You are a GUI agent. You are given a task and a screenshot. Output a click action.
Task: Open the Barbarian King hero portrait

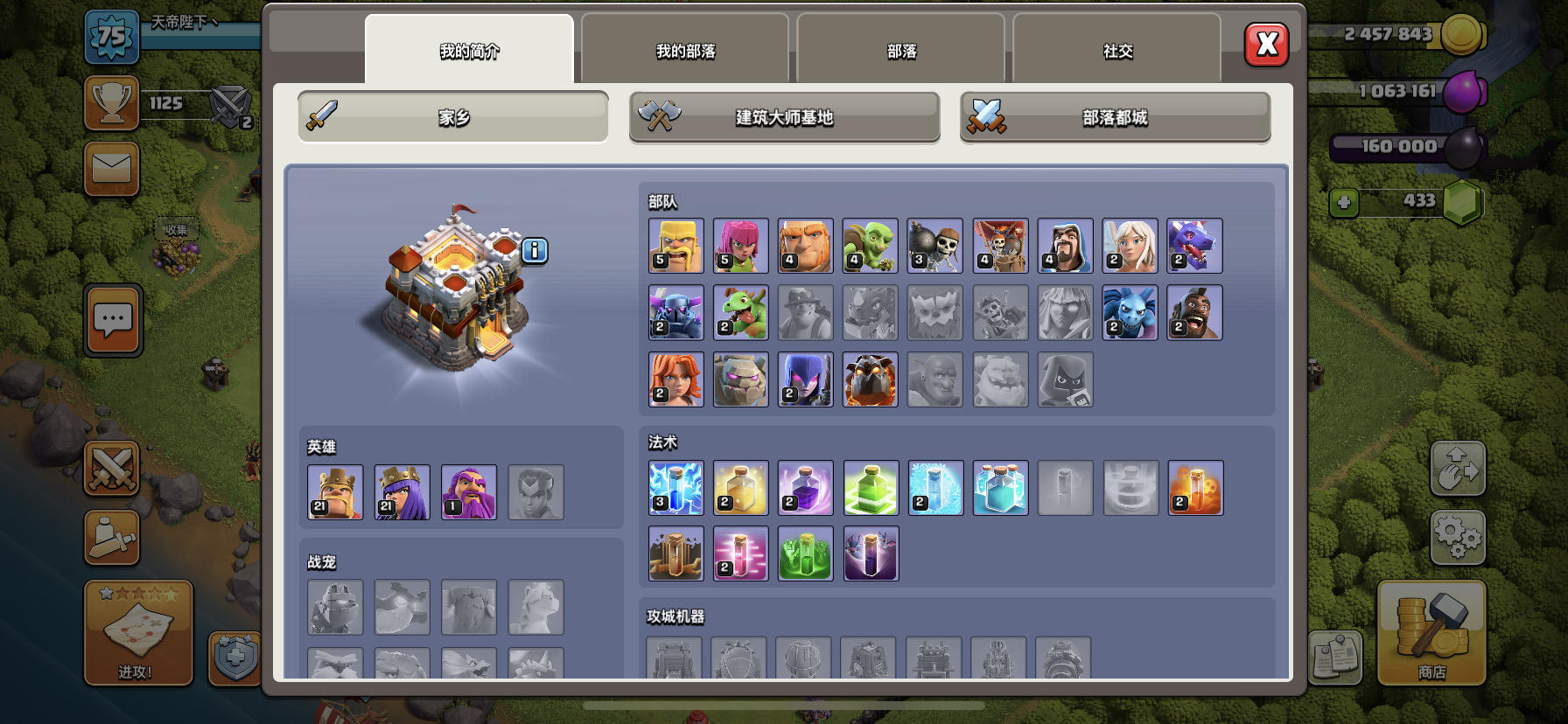(x=336, y=492)
